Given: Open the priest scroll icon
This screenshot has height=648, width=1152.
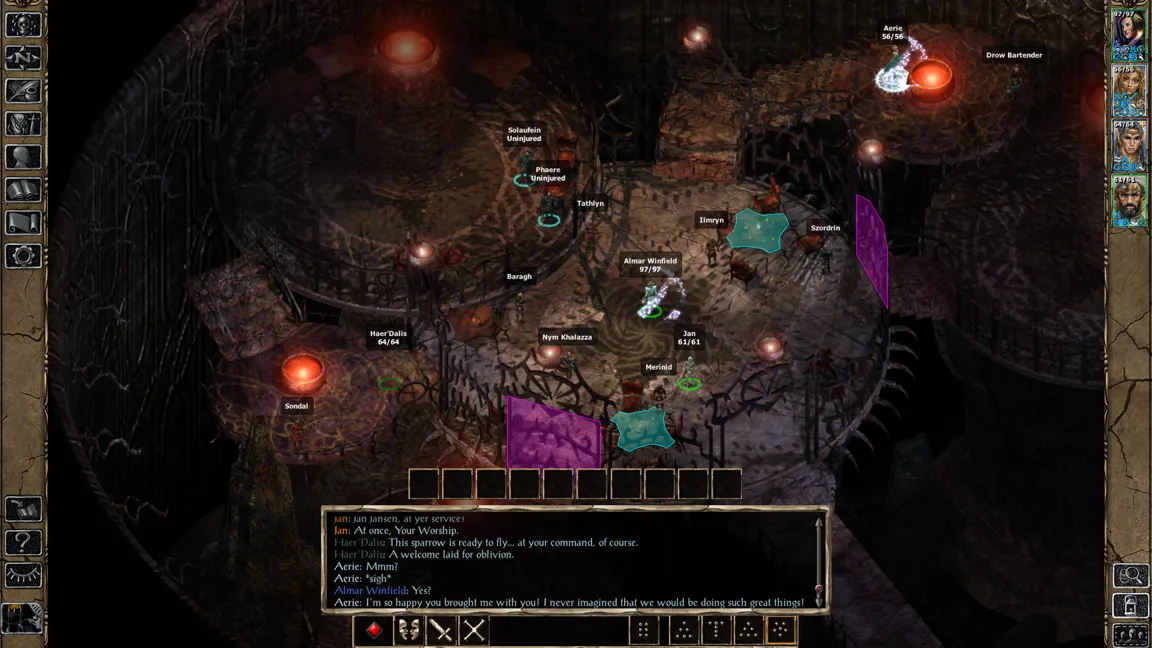Looking at the screenshot, I should point(23,222).
